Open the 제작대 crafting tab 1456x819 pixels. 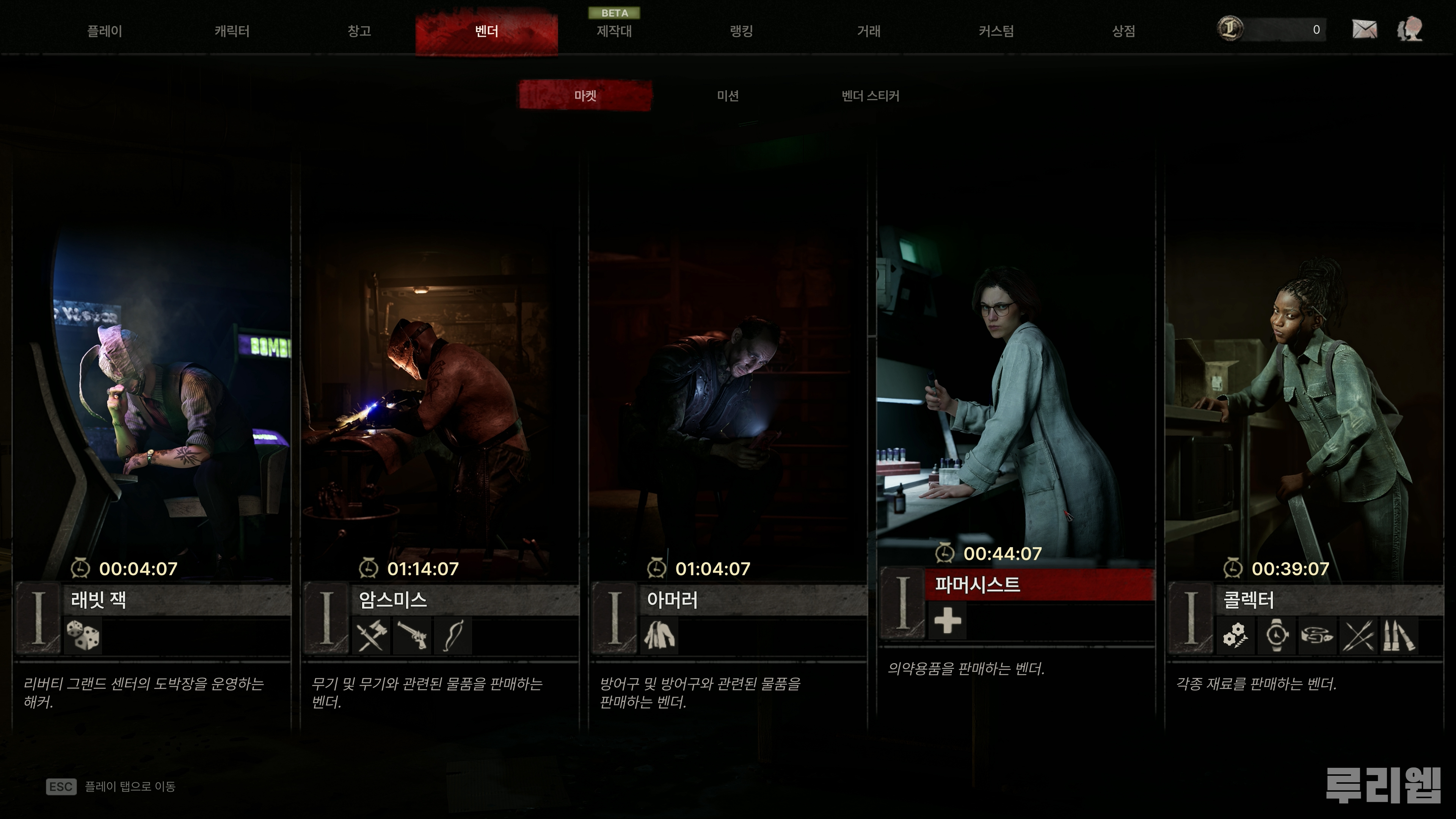tap(614, 31)
